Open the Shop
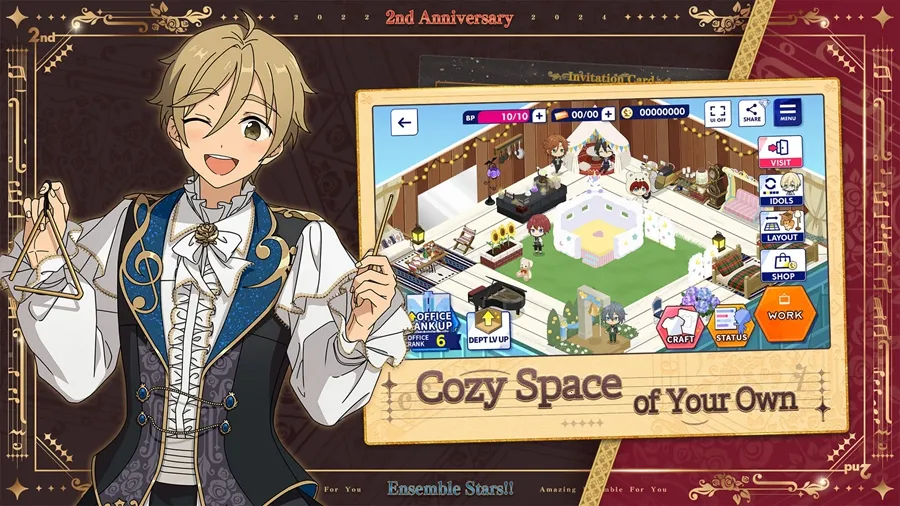This screenshot has width=900, height=506. [x=780, y=265]
